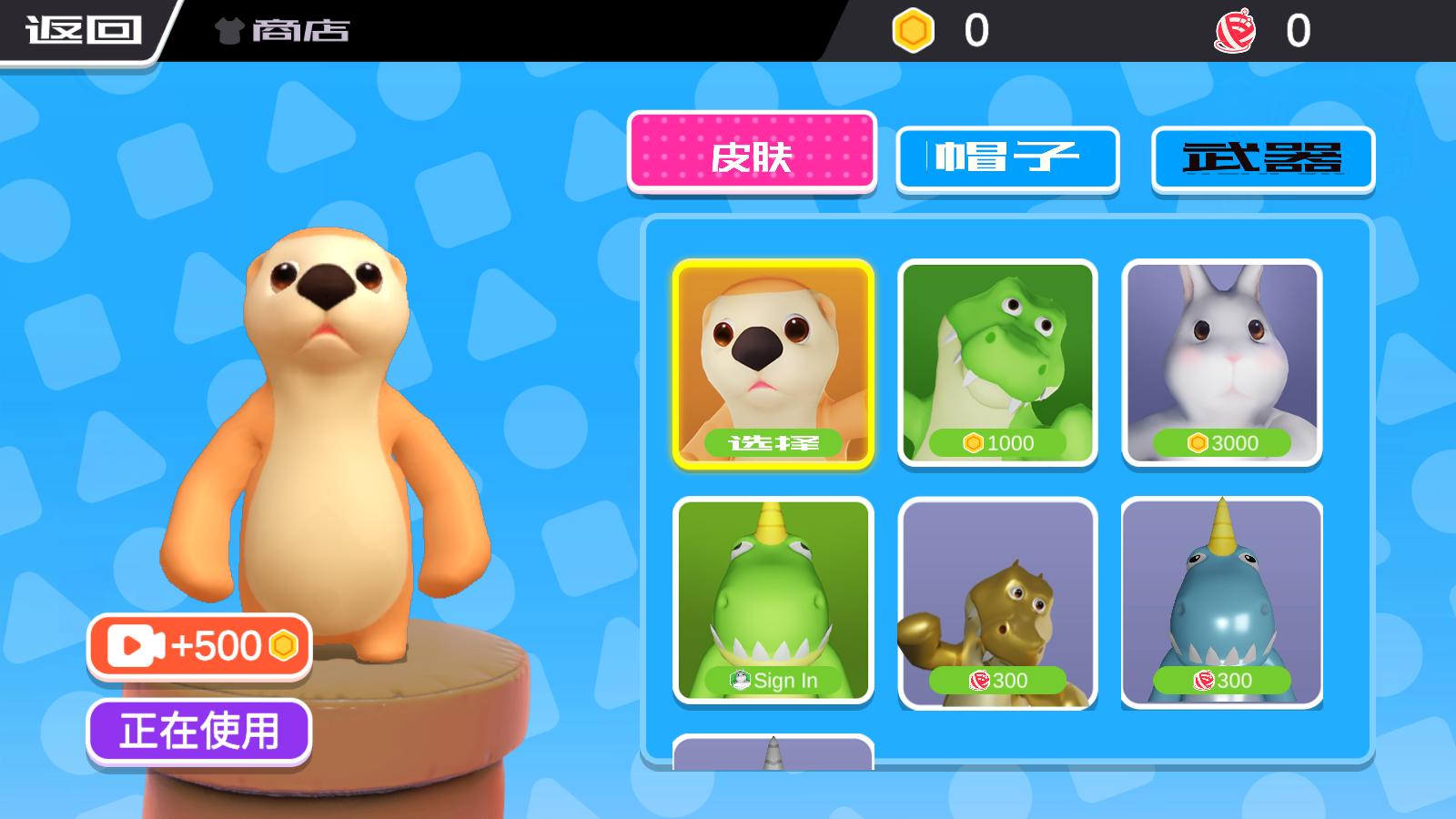Open the 皮肤 tab

752,157
